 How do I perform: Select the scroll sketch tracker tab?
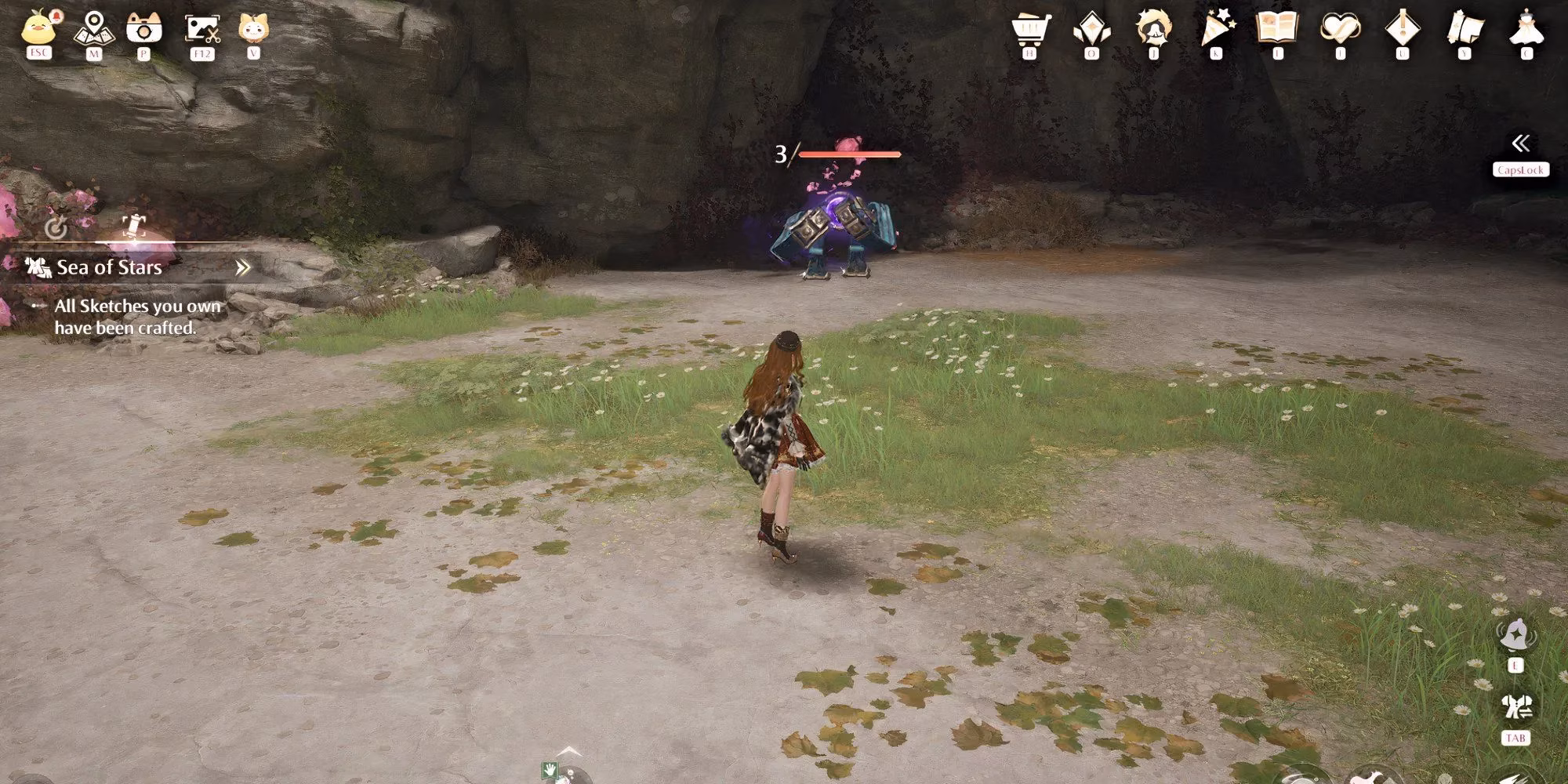pos(134,226)
